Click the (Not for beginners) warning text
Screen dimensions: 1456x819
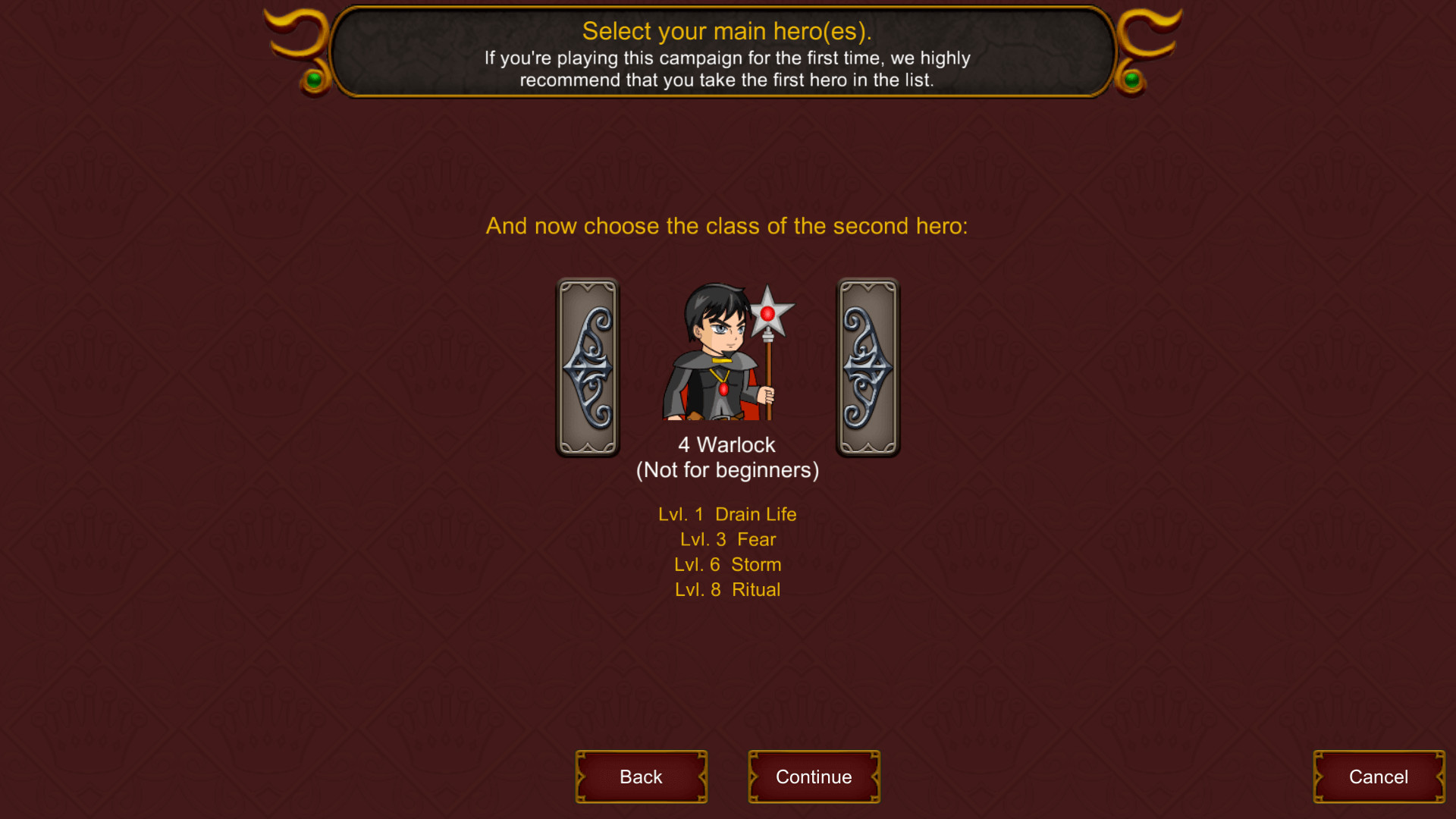click(x=727, y=470)
